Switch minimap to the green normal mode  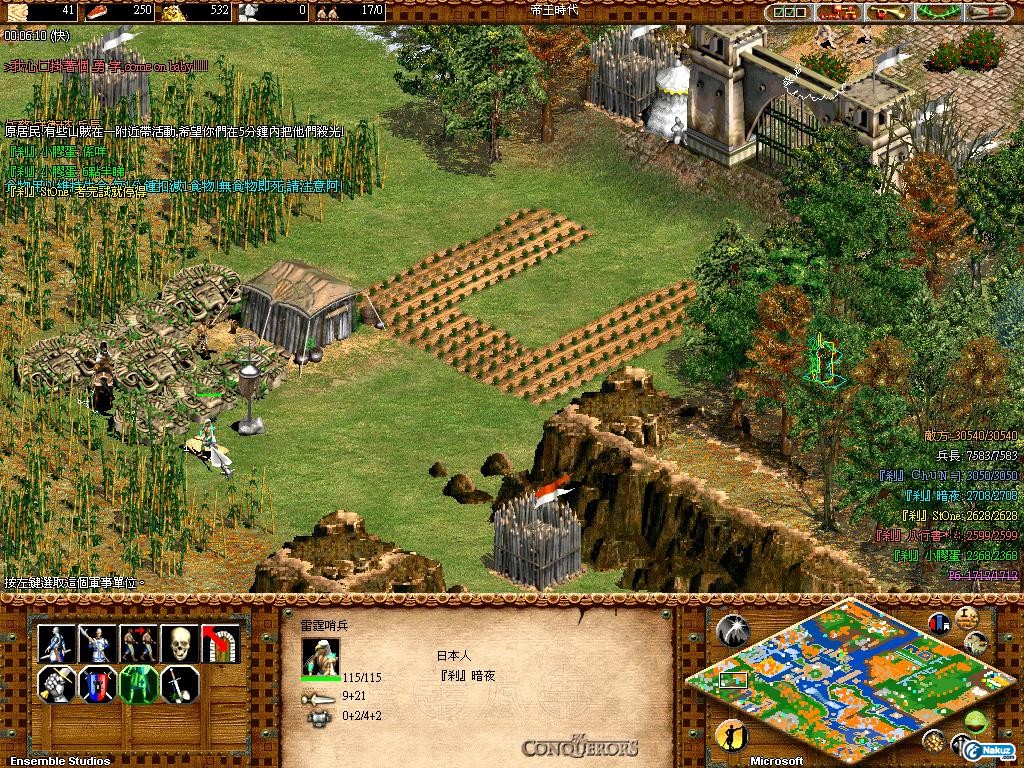976,722
